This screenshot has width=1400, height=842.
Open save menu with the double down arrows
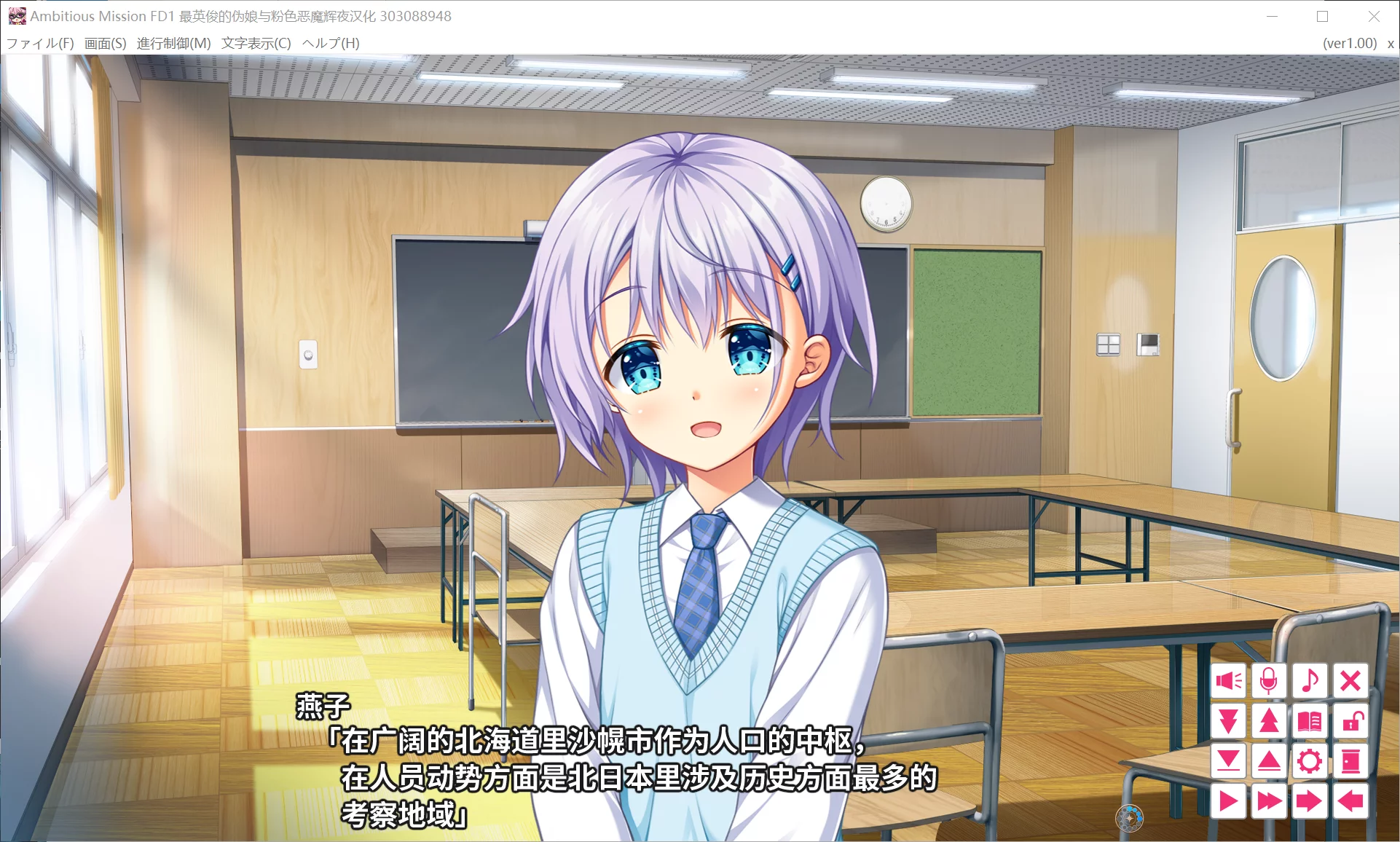pyautogui.click(x=1229, y=721)
